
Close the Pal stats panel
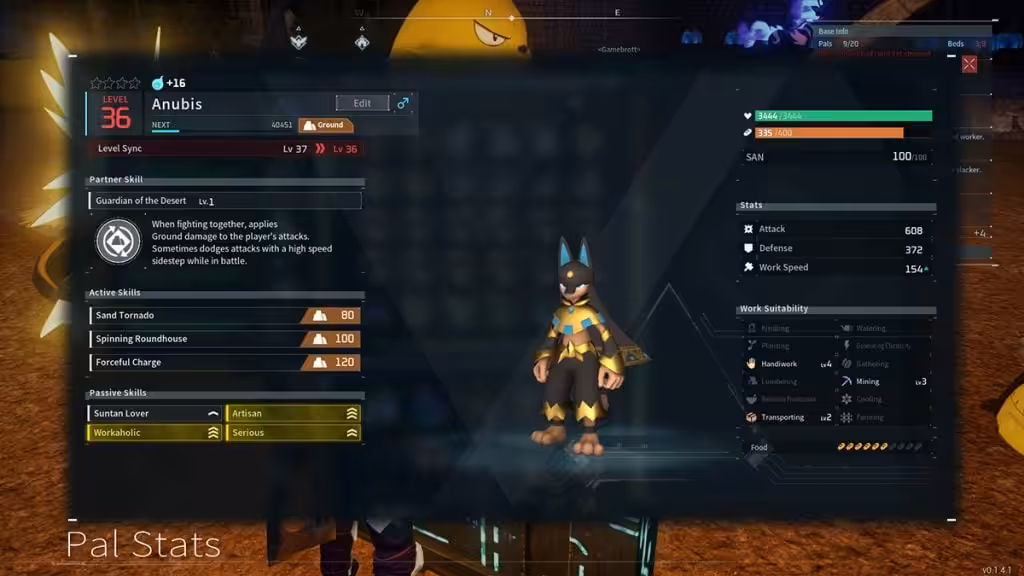[969, 64]
